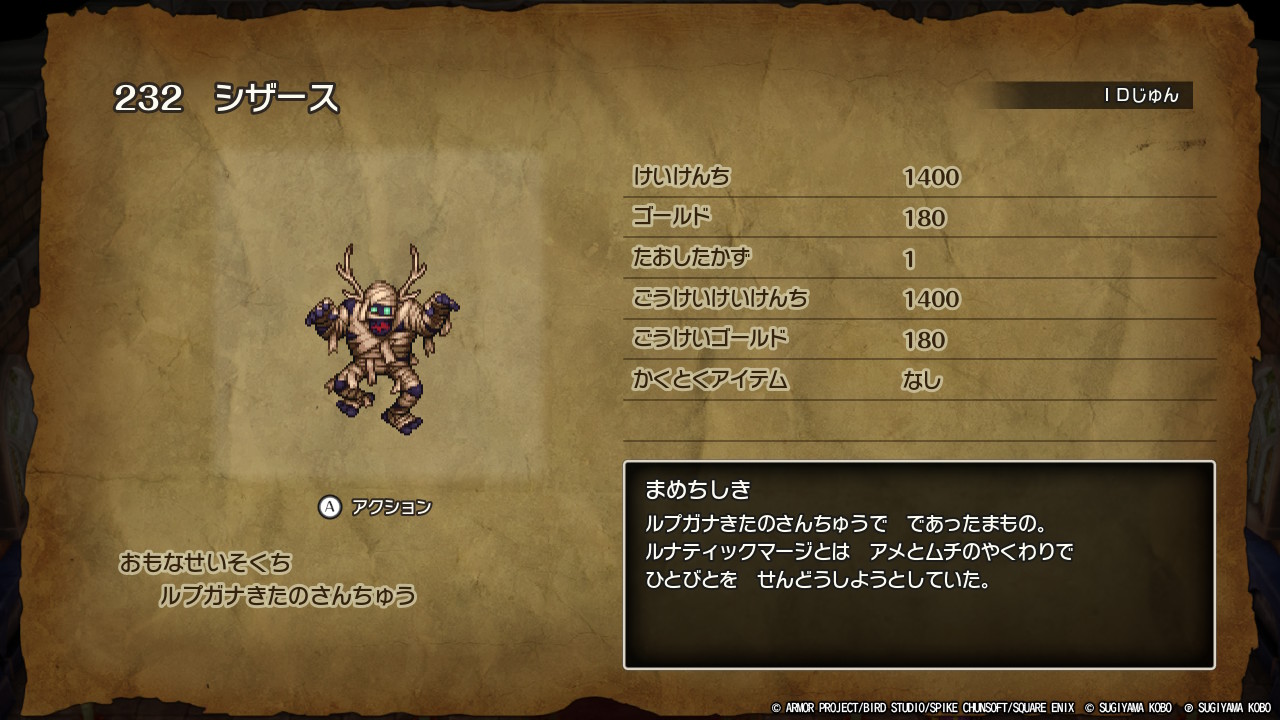This screenshot has height=720, width=1280.
Task: Change the IDじゅん sort order
Action: click(1140, 96)
